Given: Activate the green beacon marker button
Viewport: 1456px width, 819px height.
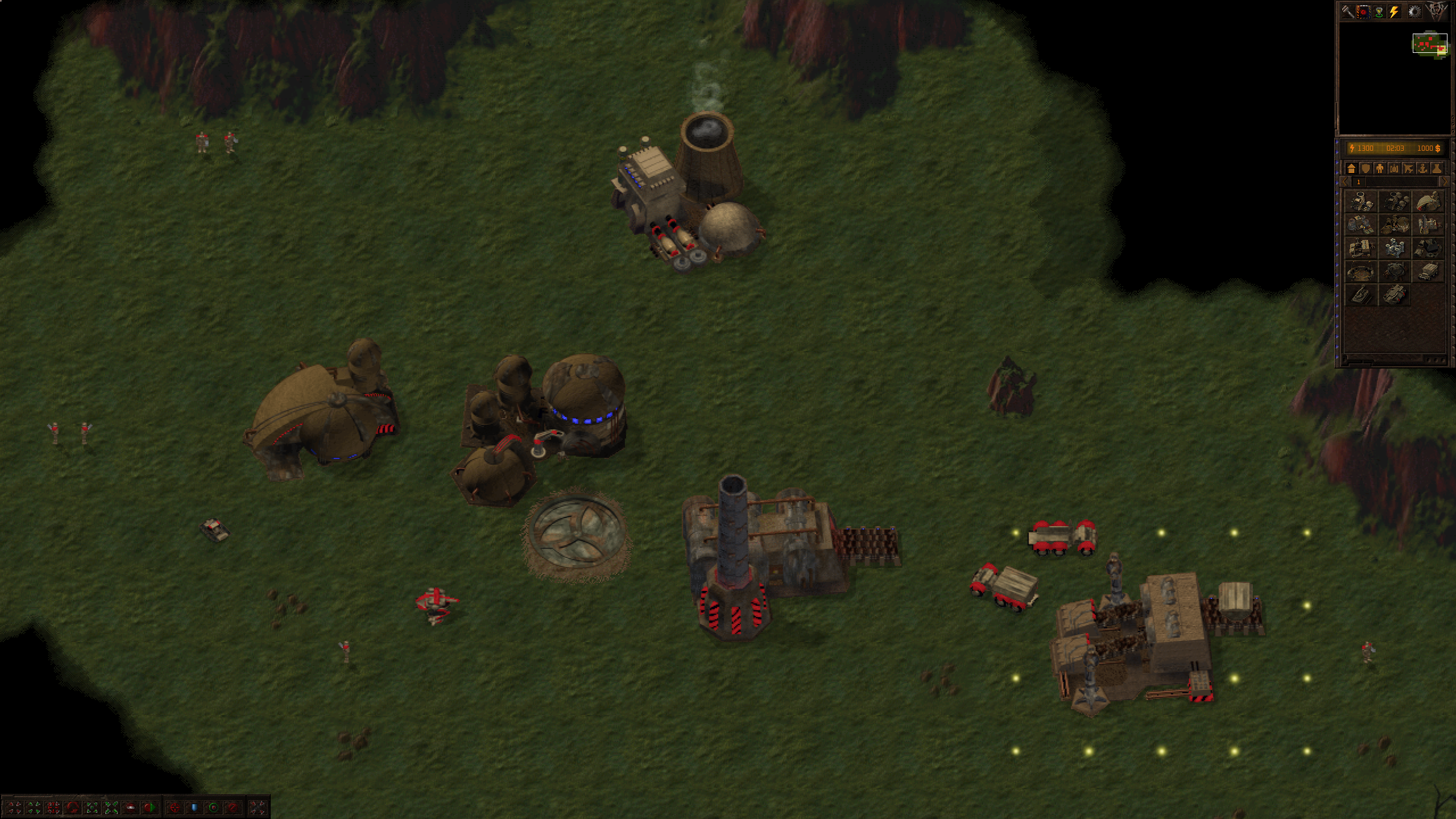Looking at the screenshot, I should (x=1379, y=12).
